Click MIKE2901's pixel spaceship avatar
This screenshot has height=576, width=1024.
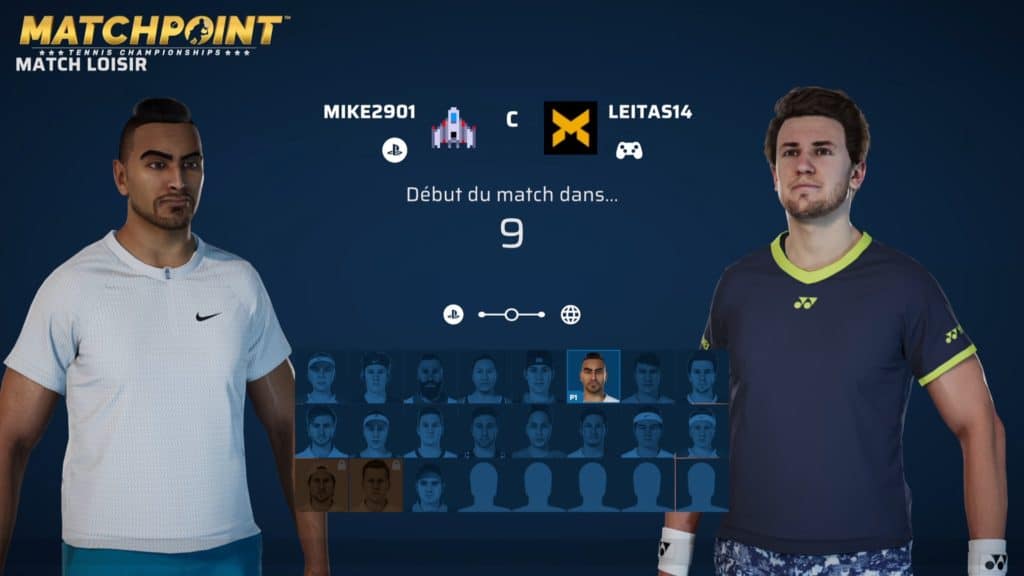pos(453,128)
